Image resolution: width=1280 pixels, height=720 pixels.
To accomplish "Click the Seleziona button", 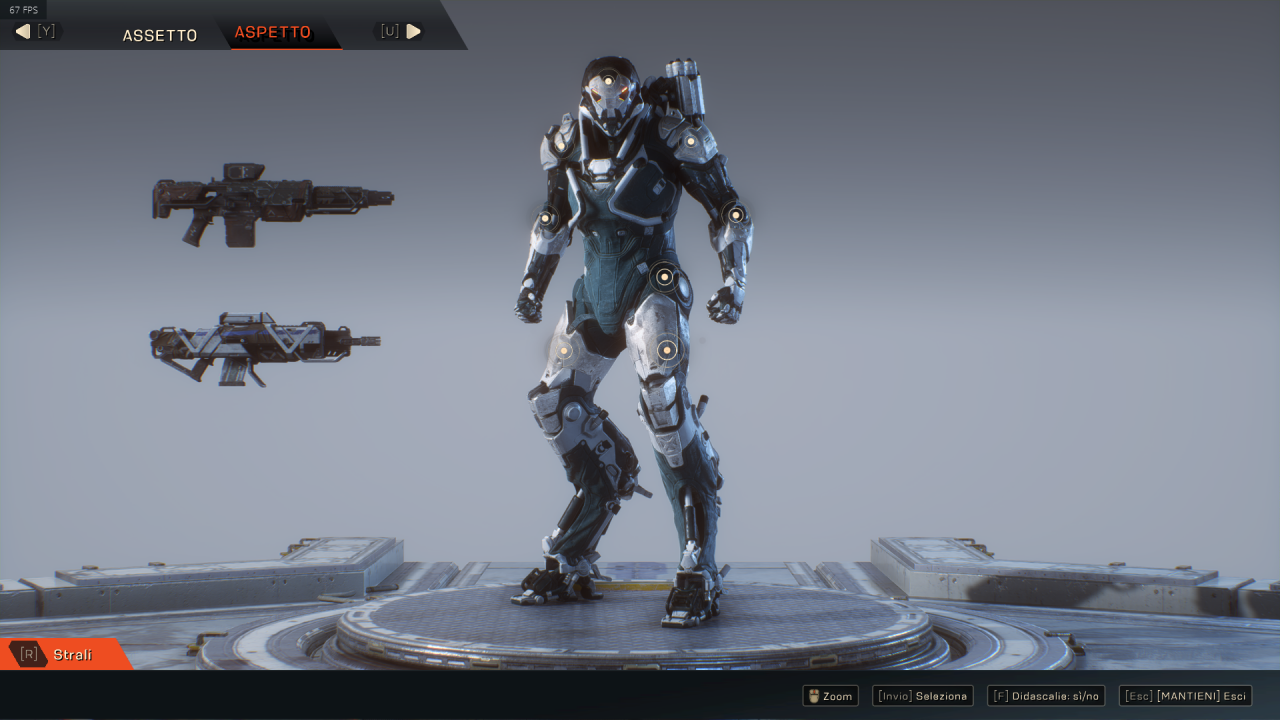I will tap(922, 696).
